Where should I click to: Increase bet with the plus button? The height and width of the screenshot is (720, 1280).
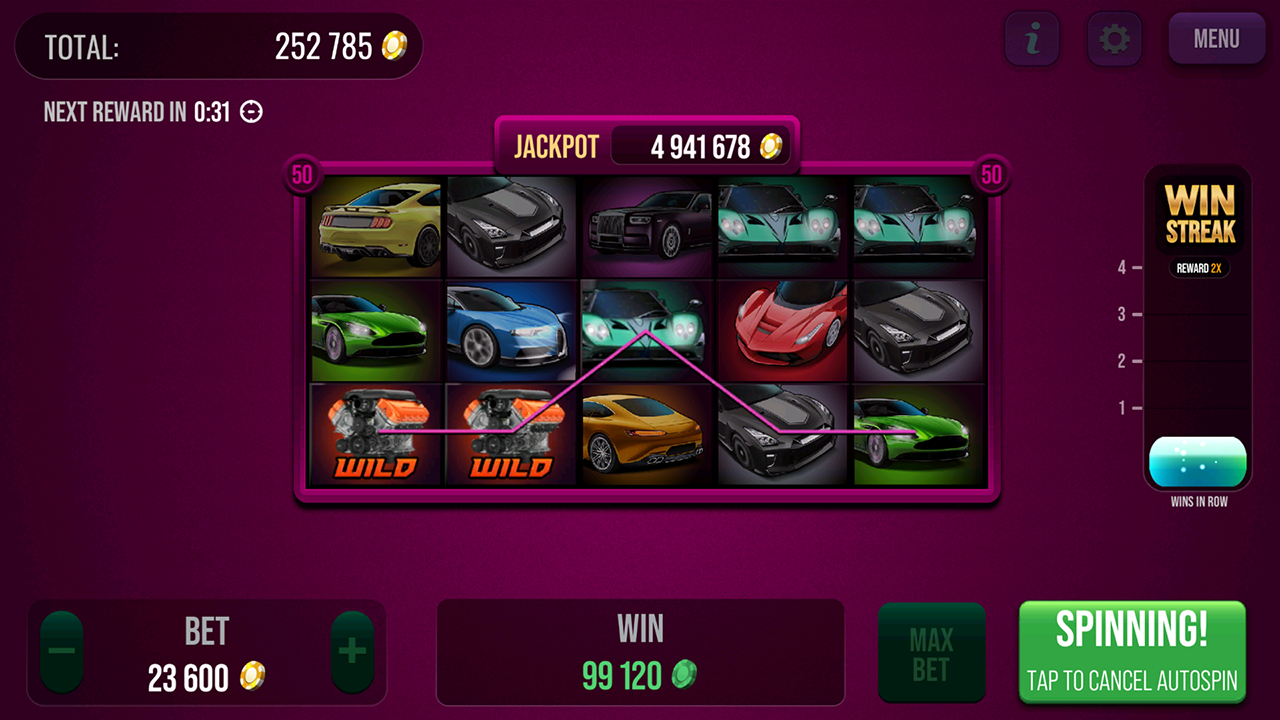coord(352,652)
